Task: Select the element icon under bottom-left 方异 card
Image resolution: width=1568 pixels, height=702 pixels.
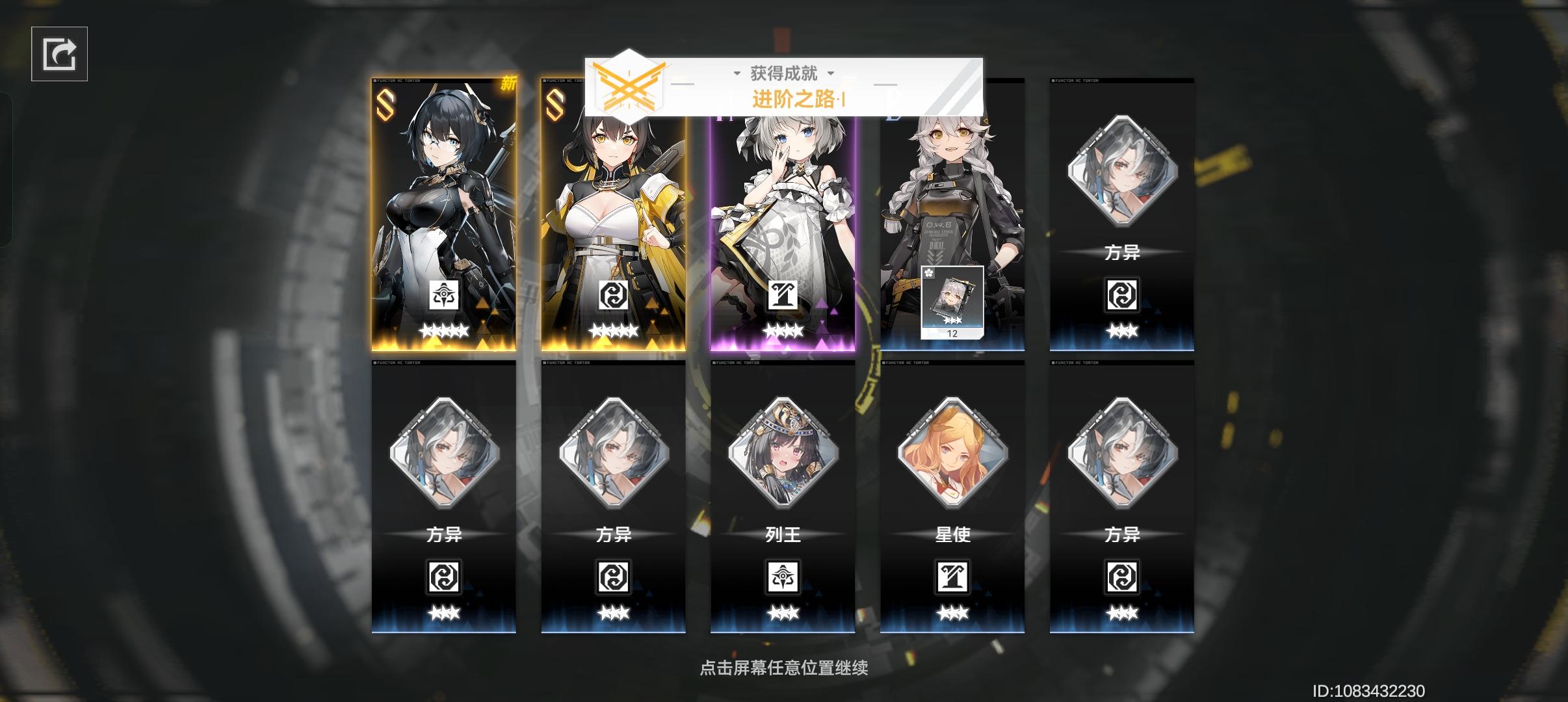Action: pyautogui.click(x=445, y=577)
